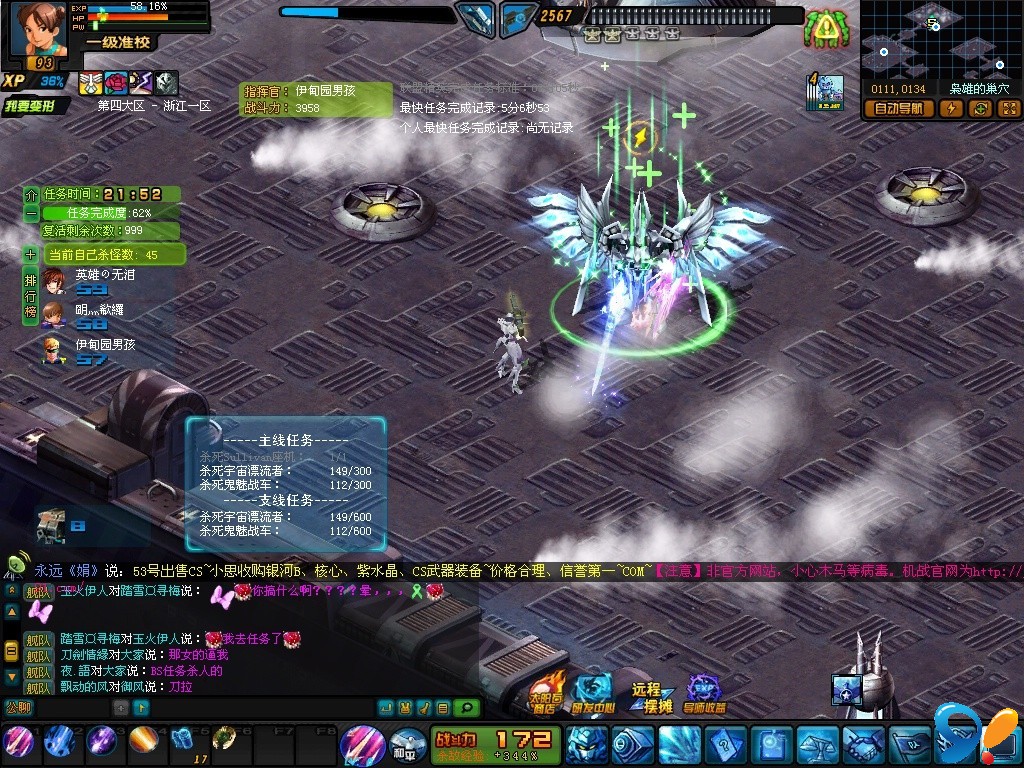This screenshot has width=1024, height=768.
Task: Click the 自动导航 auto-navigation button
Action: click(x=899, y=109)
